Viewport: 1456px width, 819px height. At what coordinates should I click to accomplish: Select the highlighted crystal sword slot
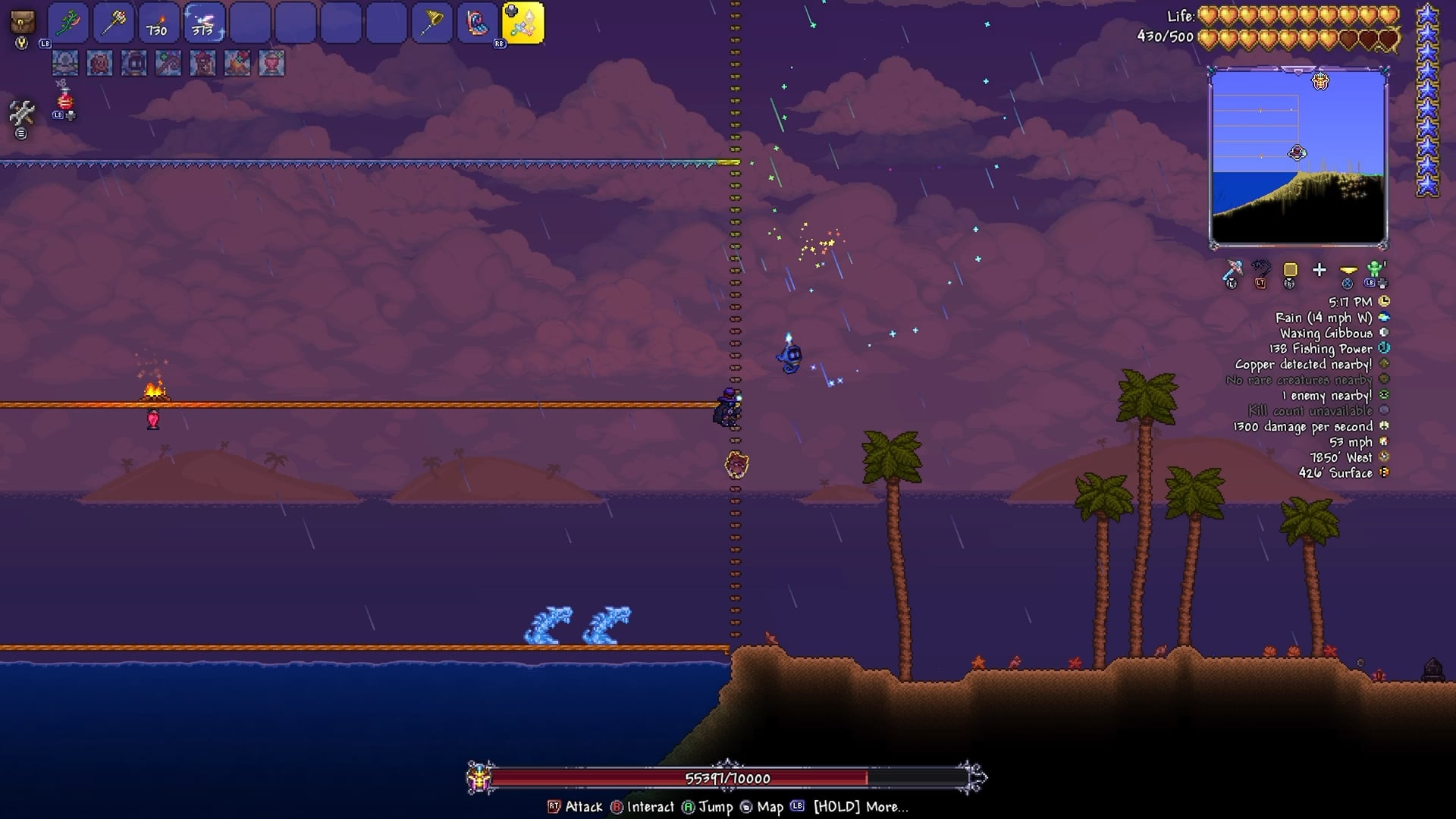coord(523,24)
